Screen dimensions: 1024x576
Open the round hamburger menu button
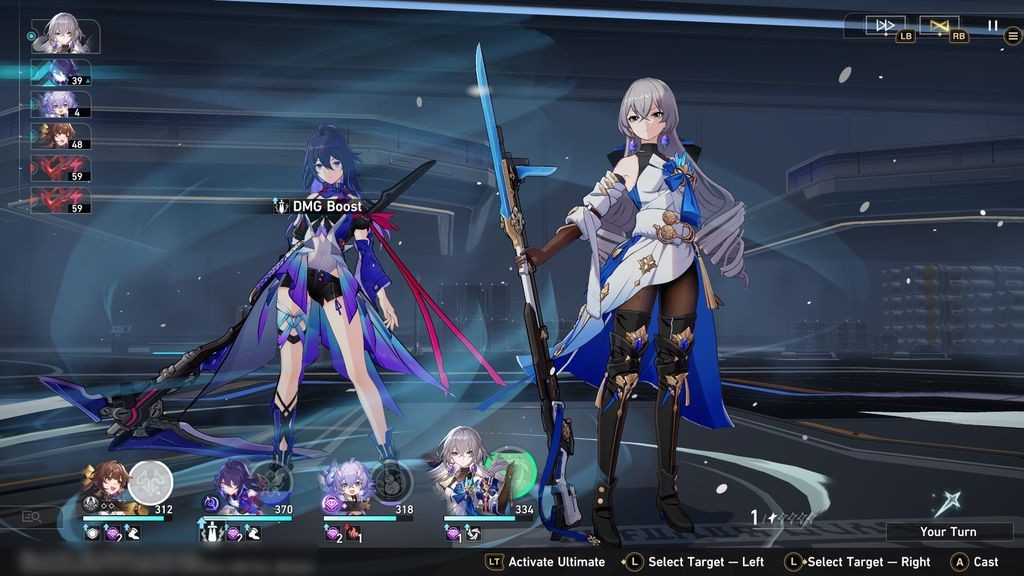1012,36
